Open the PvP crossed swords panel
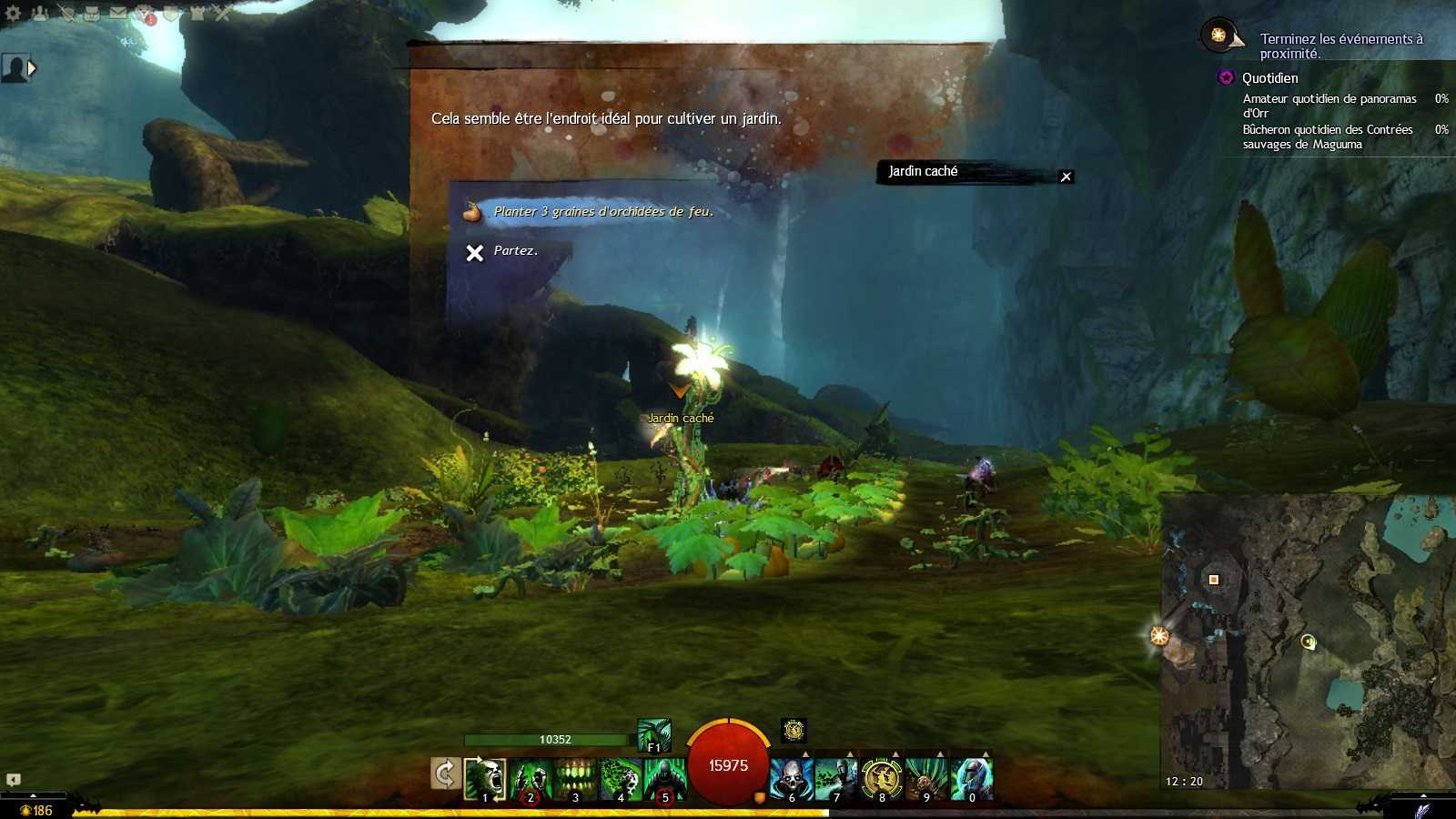This screenshot has height=819, width=1456. tap(223, 13)
